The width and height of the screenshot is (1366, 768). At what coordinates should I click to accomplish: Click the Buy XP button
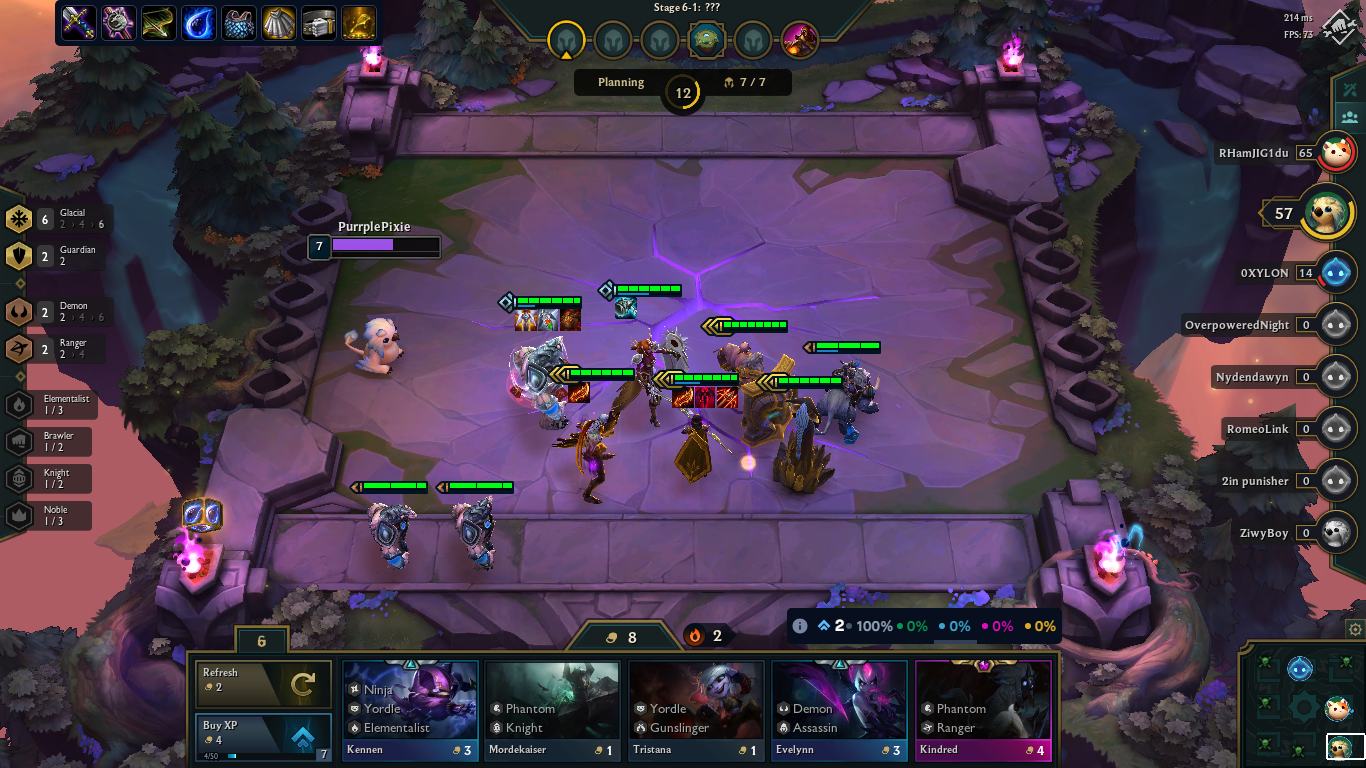click(262, 727)
